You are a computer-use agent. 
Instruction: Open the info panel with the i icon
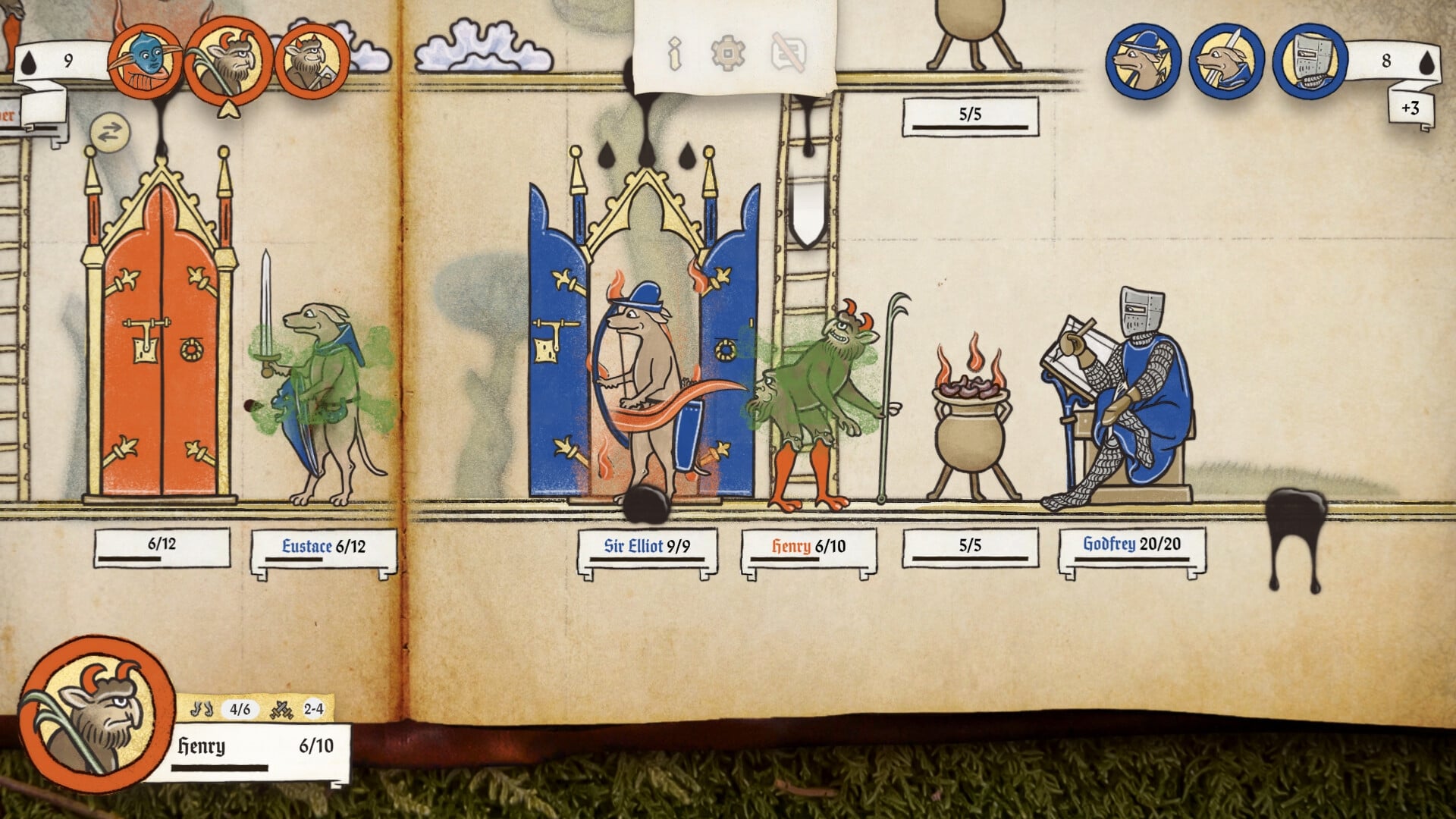[x=676, y=55]
